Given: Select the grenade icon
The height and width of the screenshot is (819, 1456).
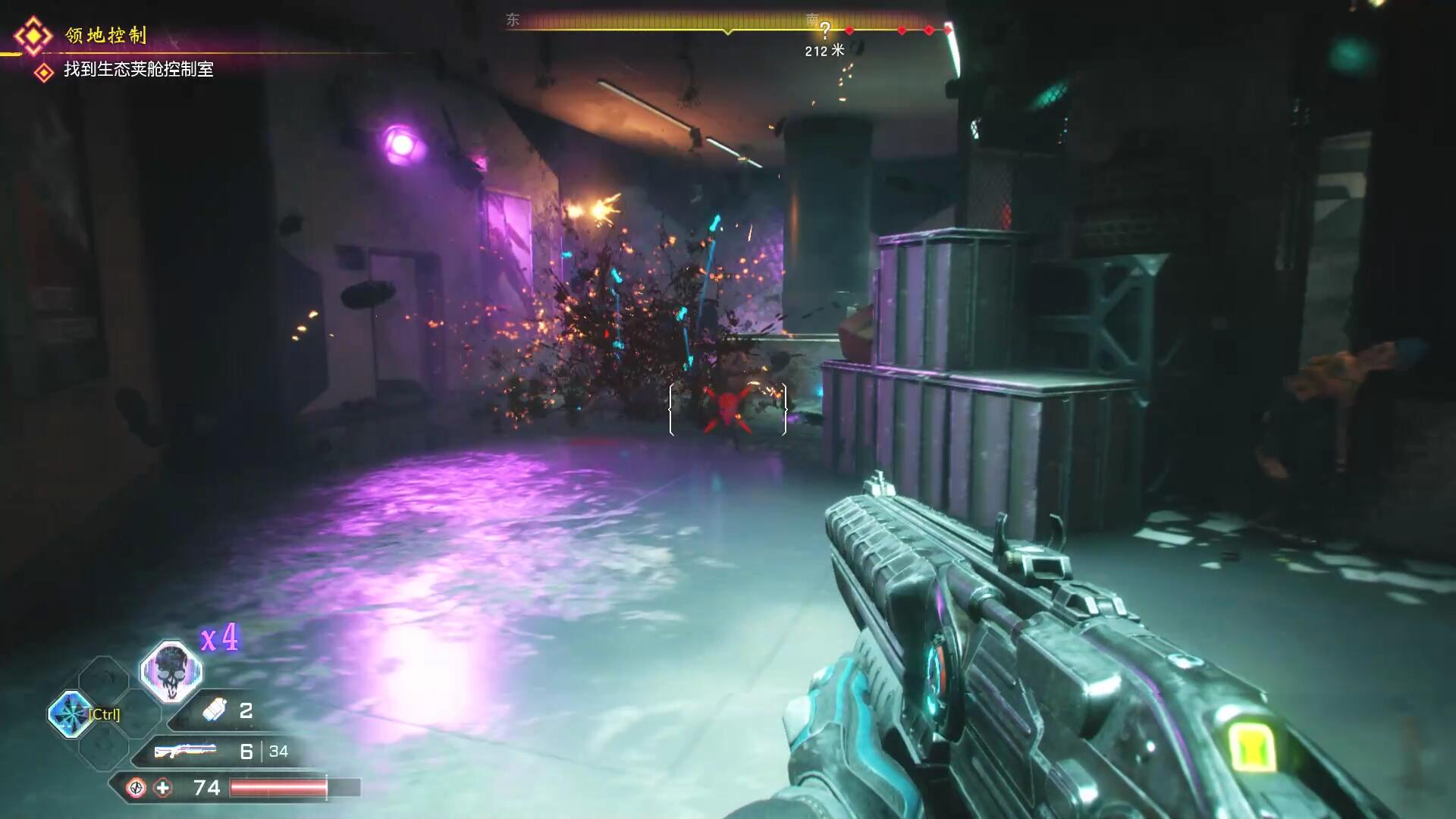Looking at the screenshot, I should pyautogui.click(x=215, y=711).
